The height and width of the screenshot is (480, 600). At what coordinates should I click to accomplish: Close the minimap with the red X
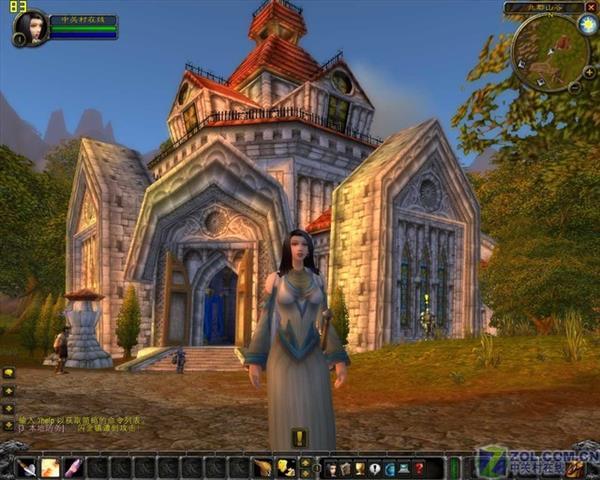pyautogui.click(x=592, y=7)
